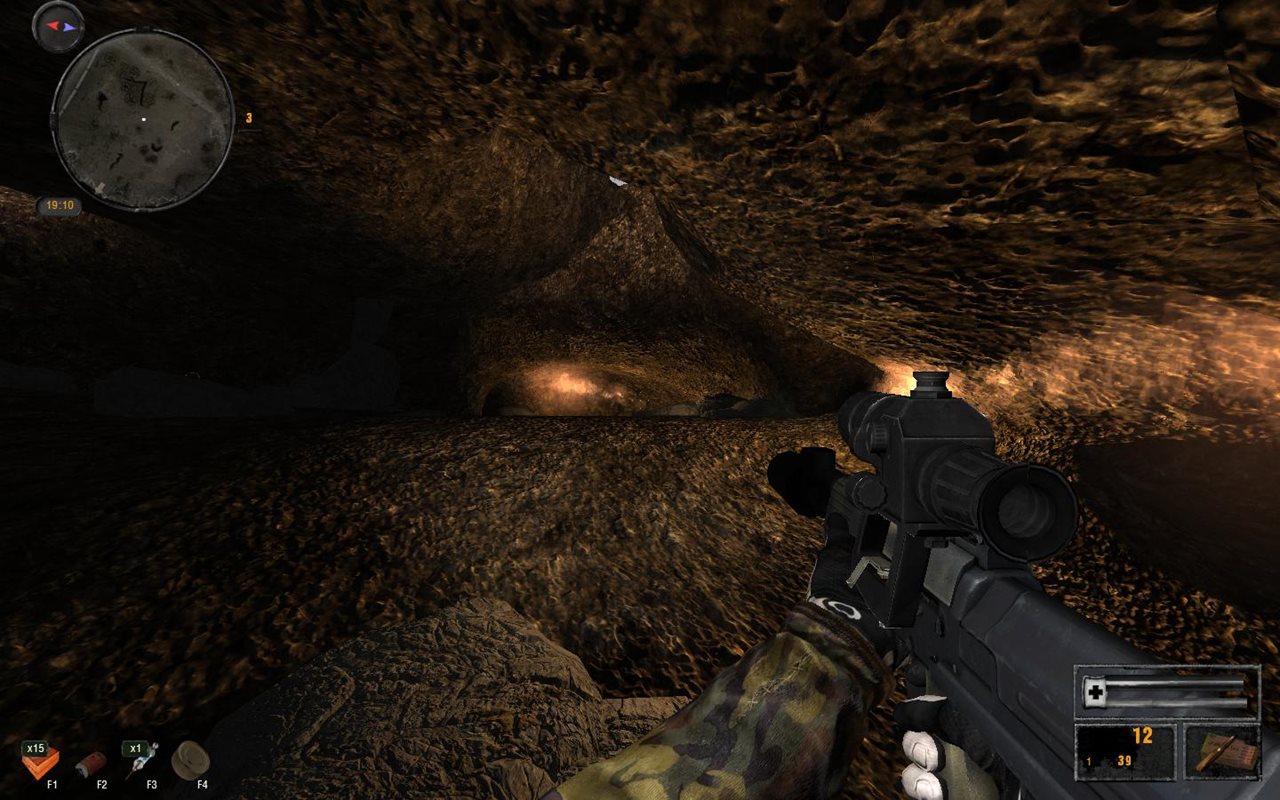The width and height of the screenshot is (1280, 800).
Task: Click the player position dot on the minimap
Action: pos(143,119)
